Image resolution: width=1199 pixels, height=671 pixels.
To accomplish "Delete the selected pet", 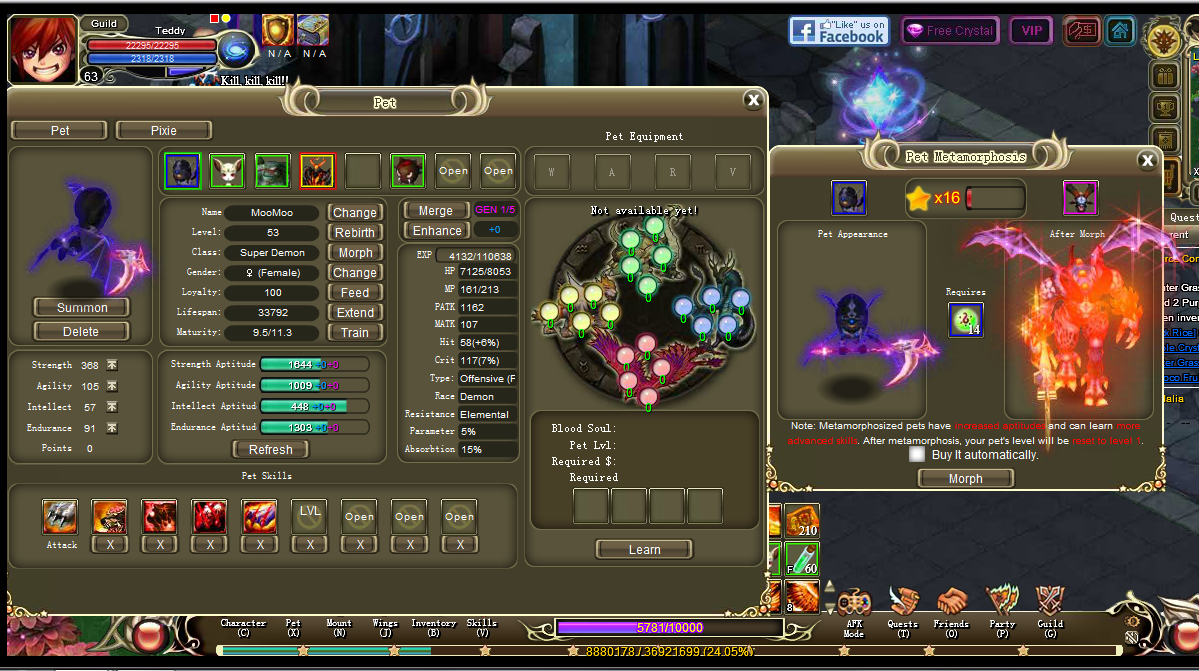I will [x=82, y=331].
